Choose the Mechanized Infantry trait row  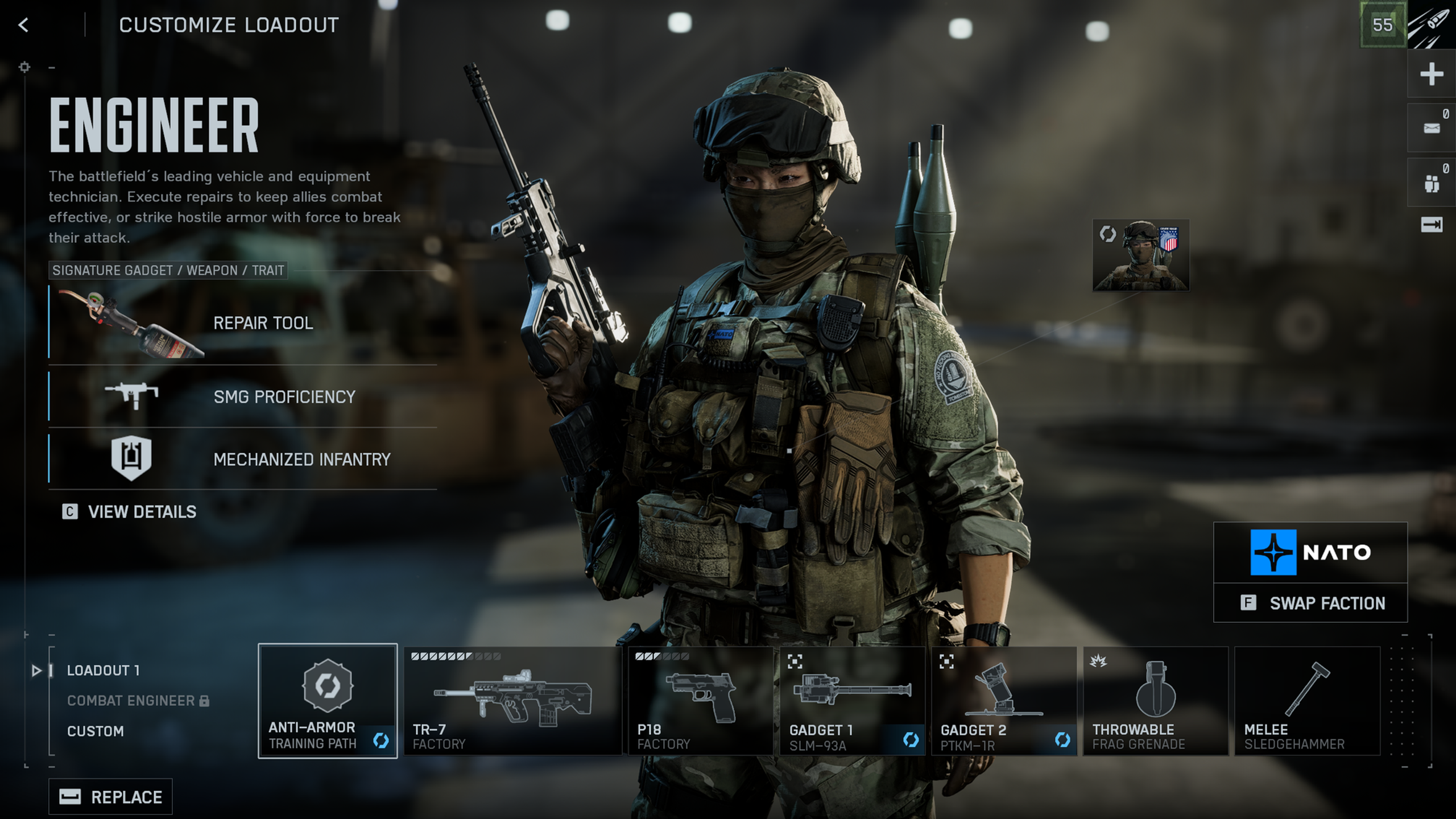[x=243, y=459]
